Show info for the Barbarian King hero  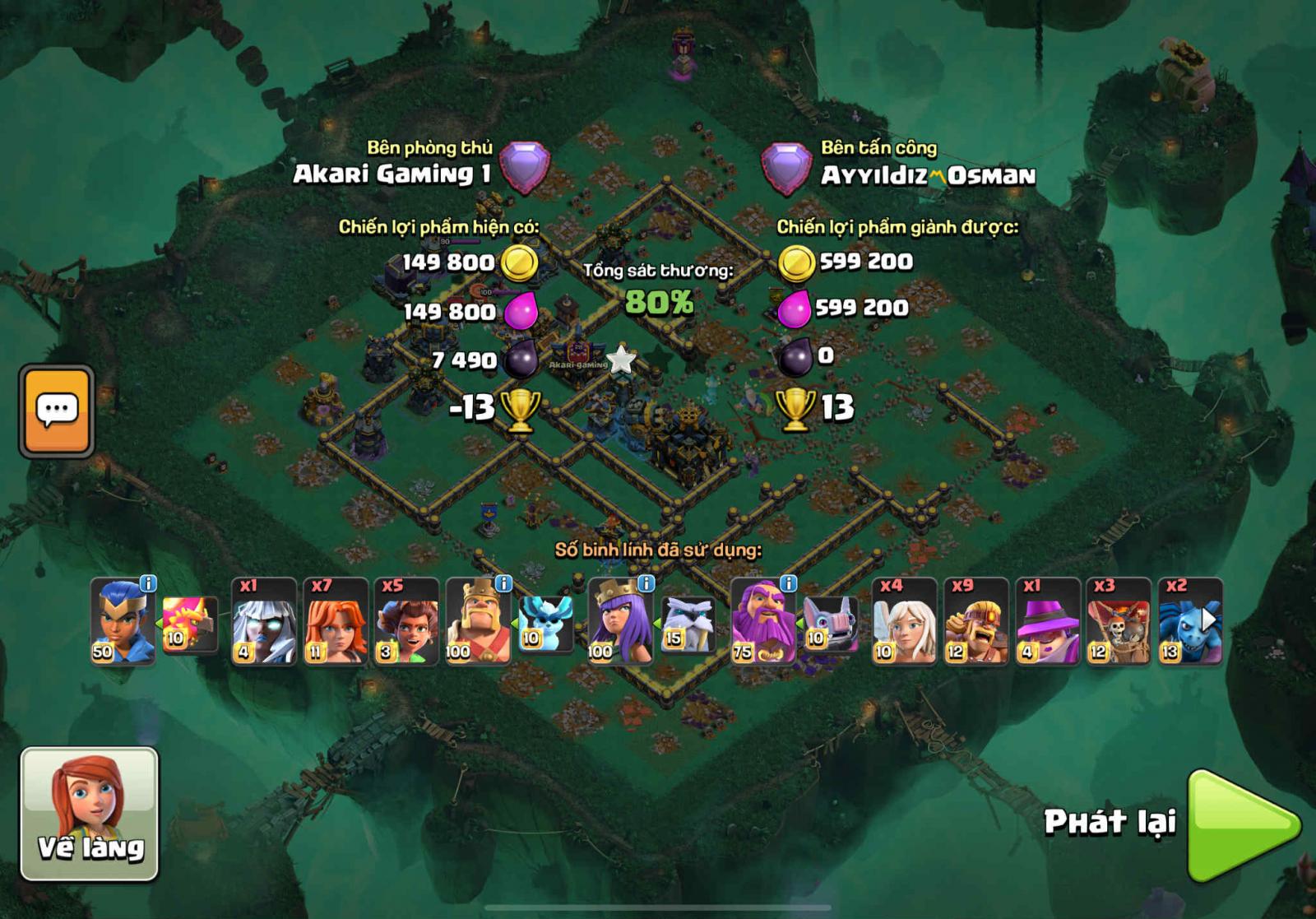point(503,584)
